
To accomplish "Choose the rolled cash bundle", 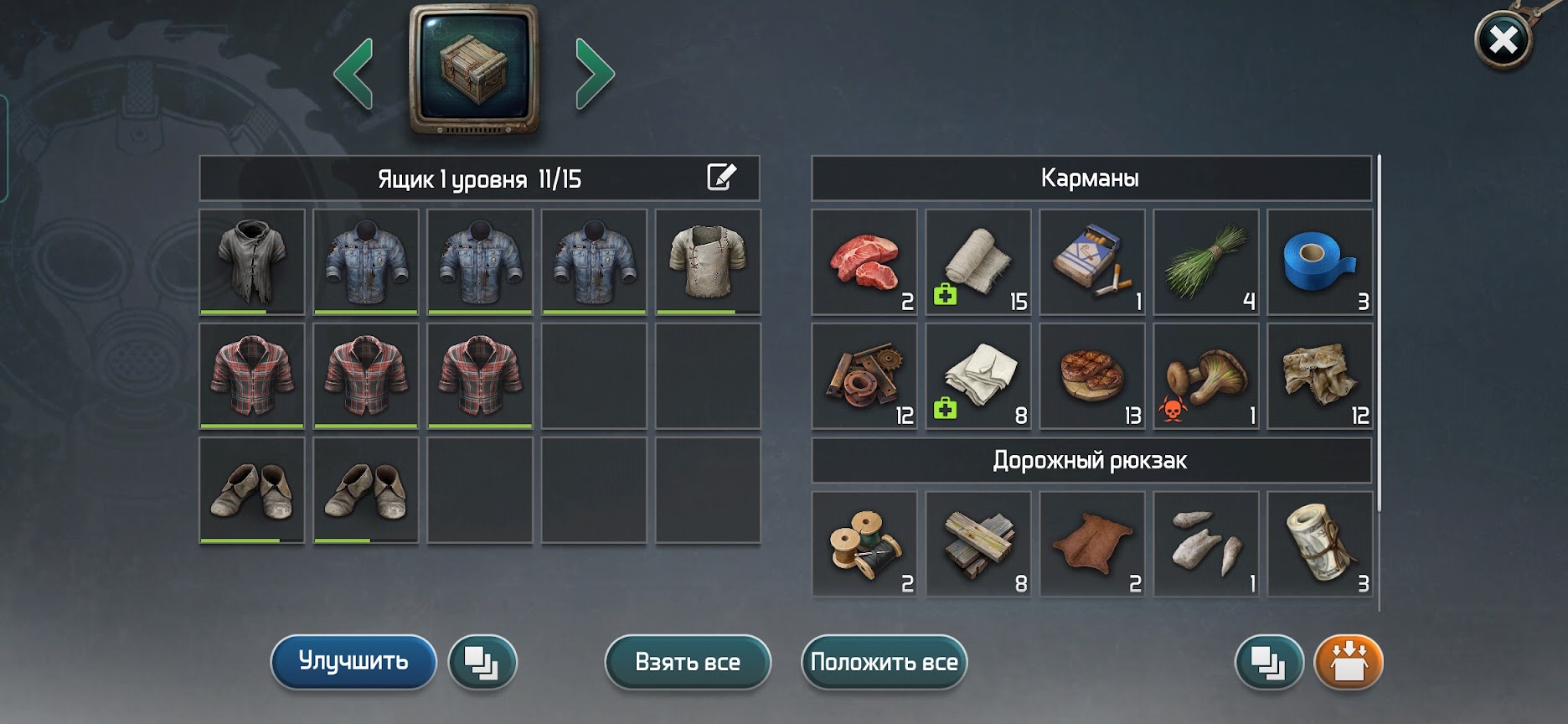I will tap(1320, 545).
